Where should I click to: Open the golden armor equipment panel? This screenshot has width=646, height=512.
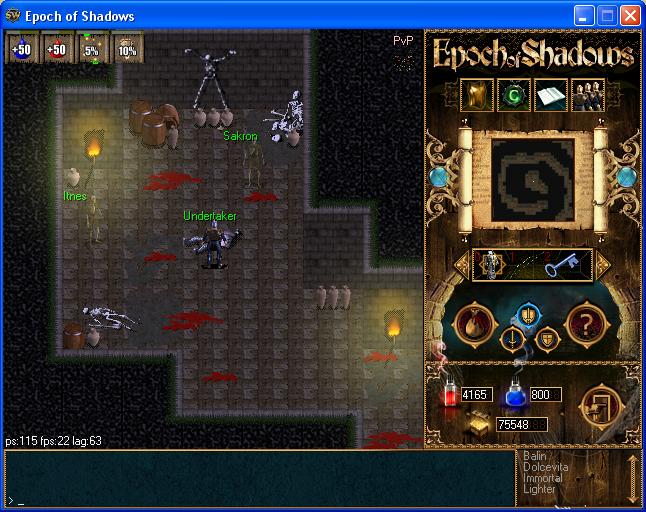coord(475,94)
